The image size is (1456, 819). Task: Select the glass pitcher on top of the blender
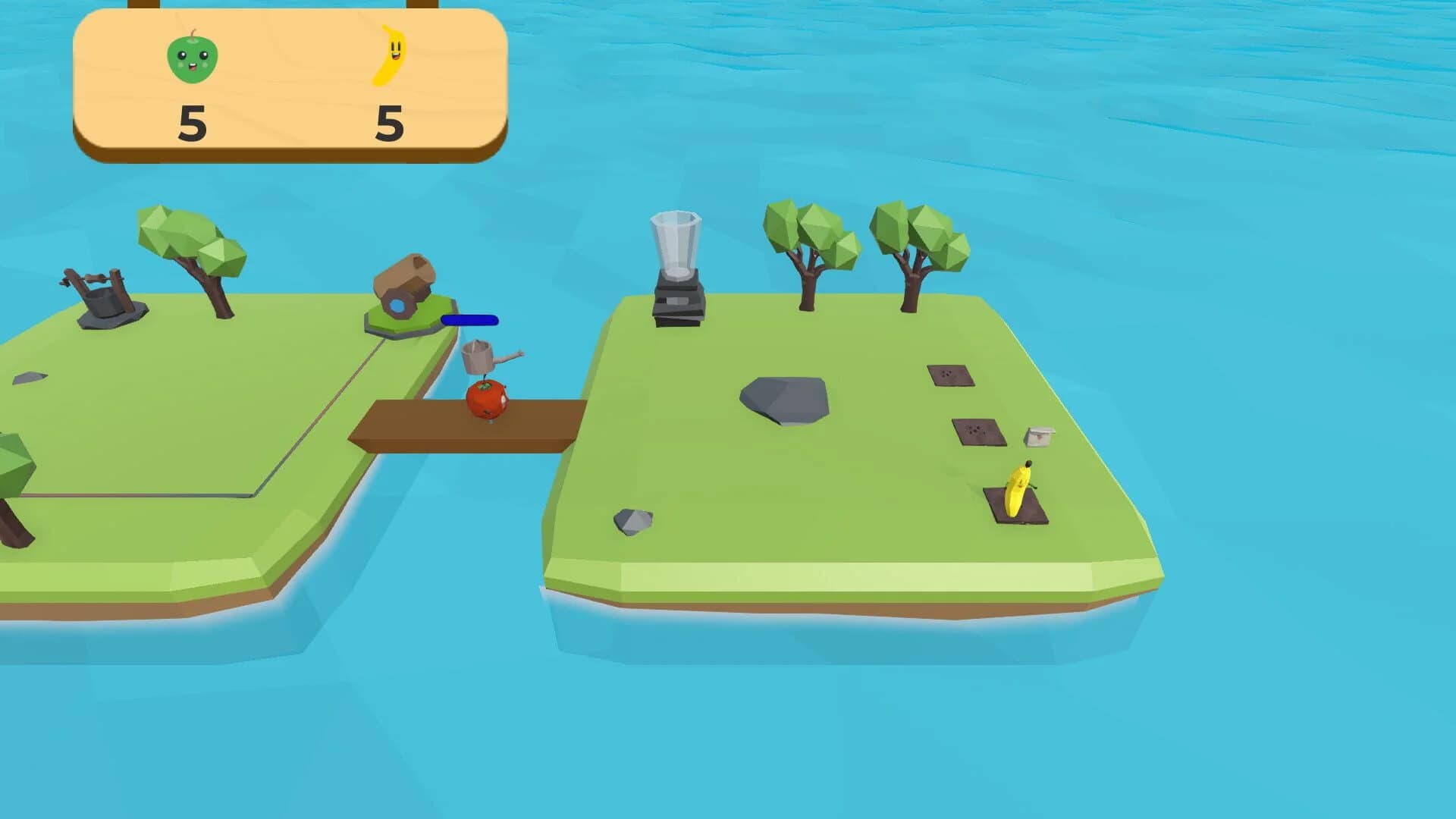(674, 243)
